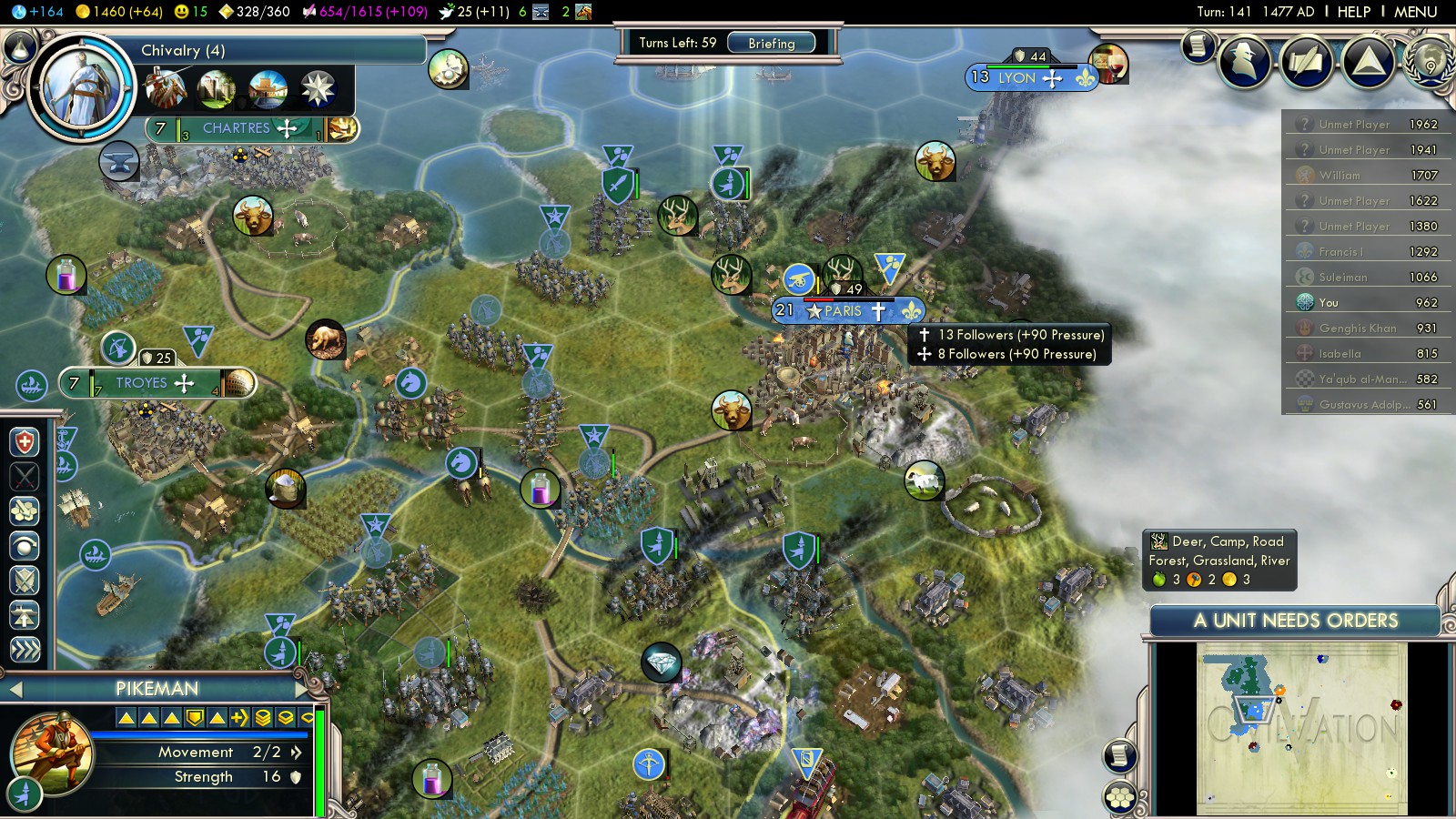Viewport: 1456px width, 819px height.
Task: Cycle to previous unit with left arrow
Action: [14, 690]
